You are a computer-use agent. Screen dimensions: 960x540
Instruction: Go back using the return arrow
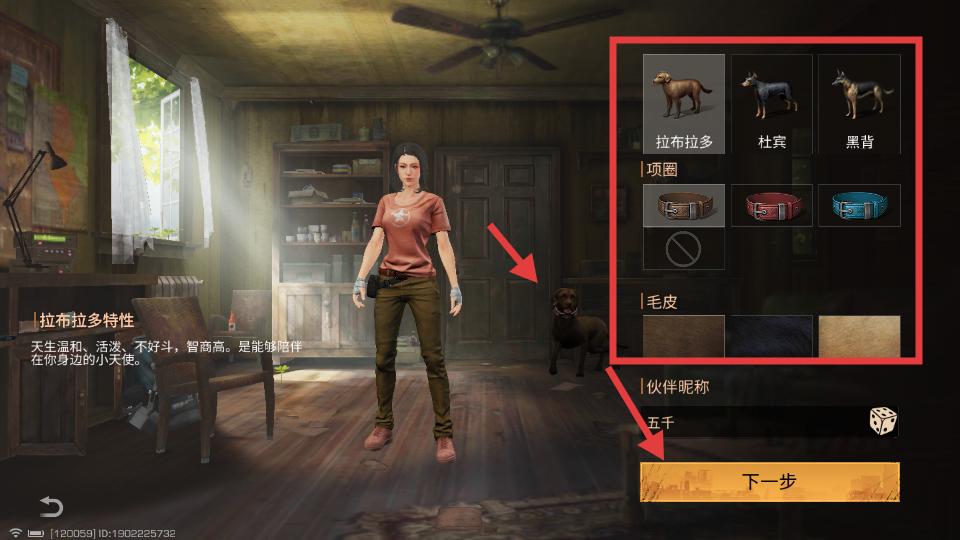[x=51, y=506]
